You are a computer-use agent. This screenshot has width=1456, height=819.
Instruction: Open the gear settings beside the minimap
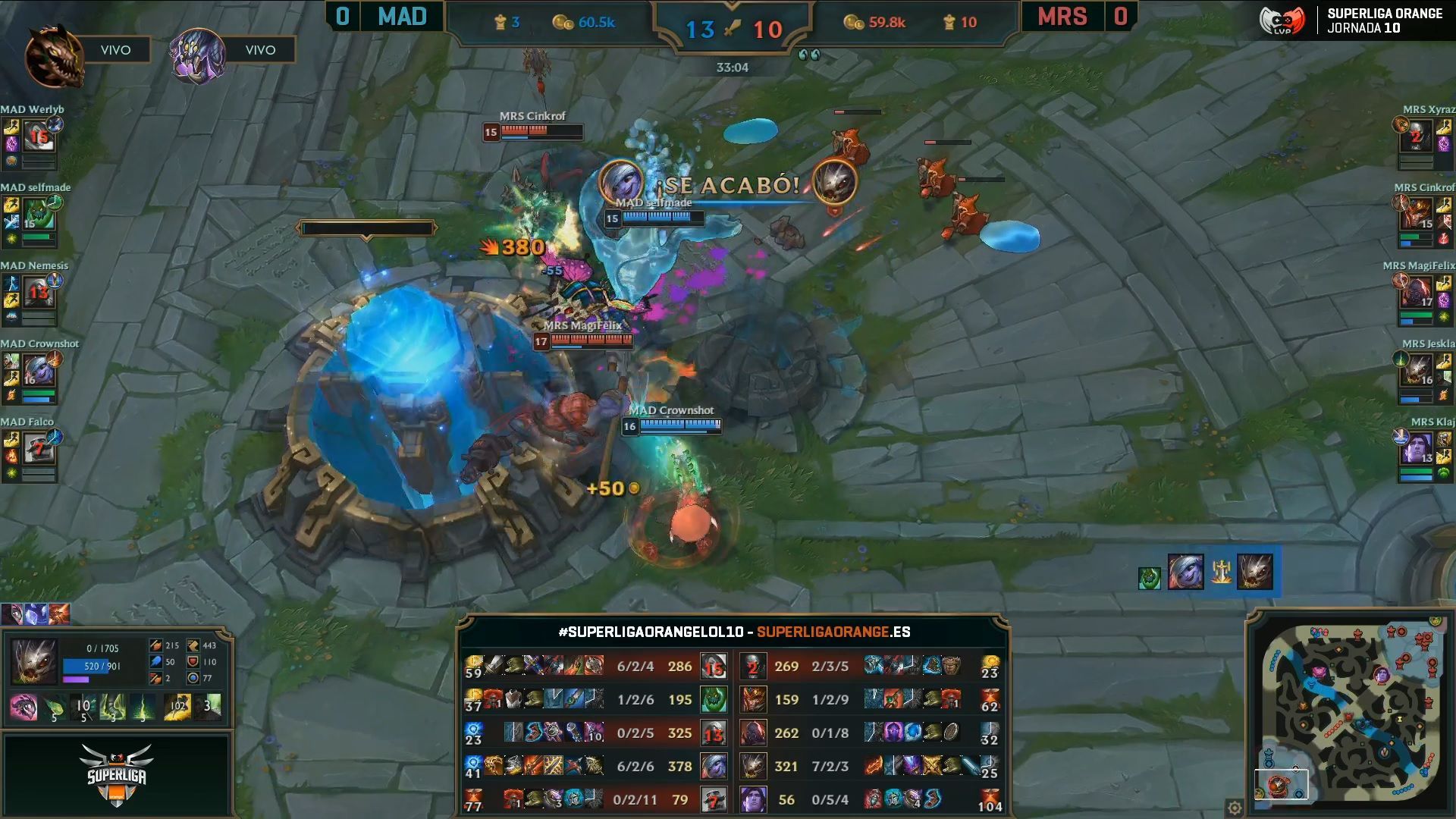[1235, 808]
